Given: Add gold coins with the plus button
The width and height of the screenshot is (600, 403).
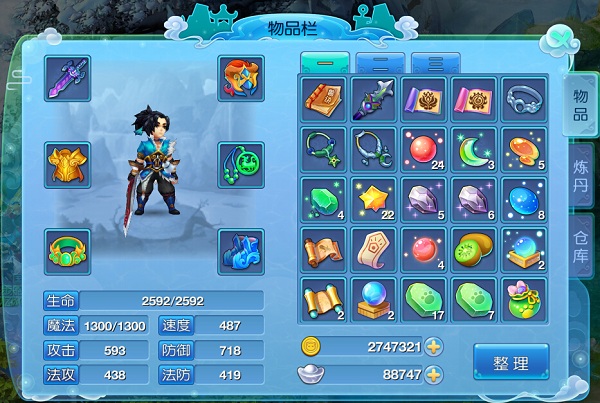Looking at the screenshot, I should (x=433, y=347).
